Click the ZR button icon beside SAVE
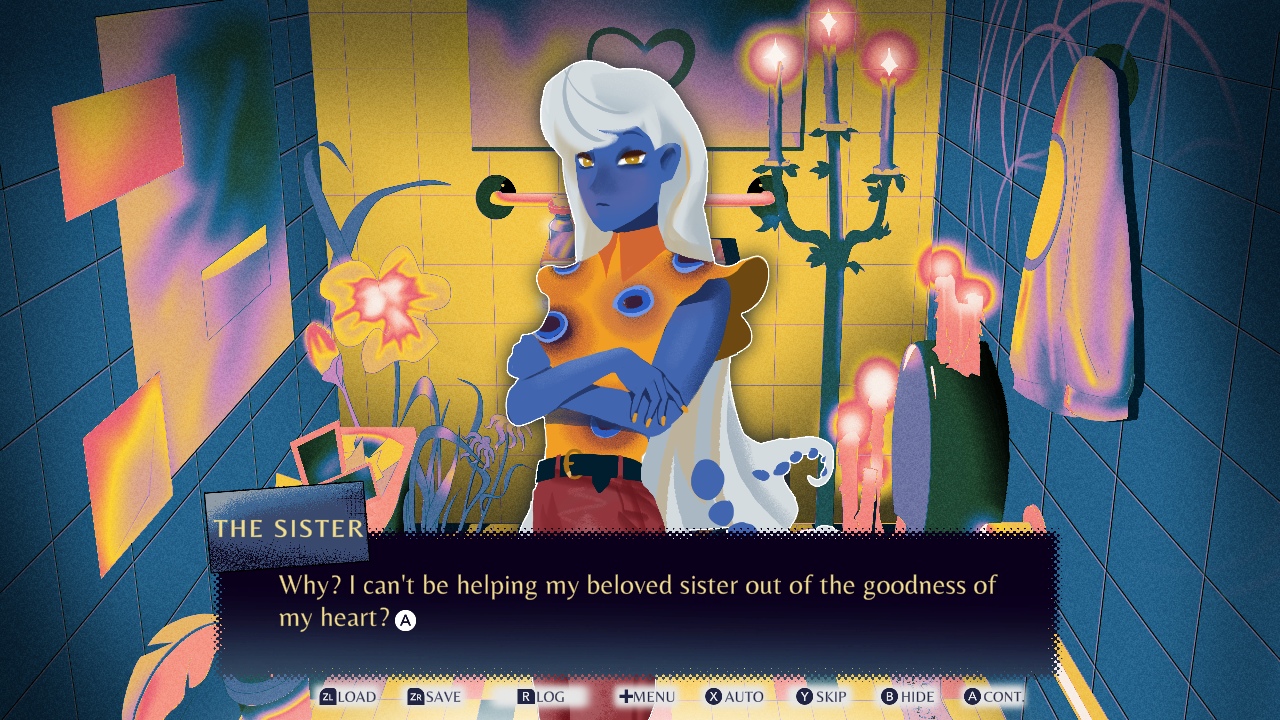This screenshot has width=1280, height=720. [414, 697]
